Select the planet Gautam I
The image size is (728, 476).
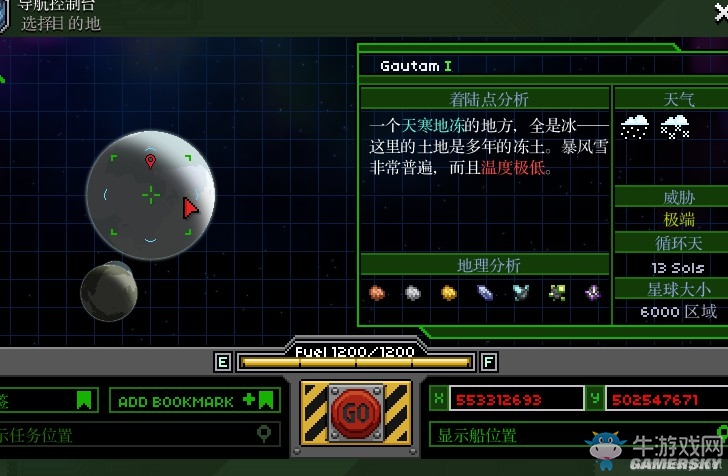click(150, 193)
